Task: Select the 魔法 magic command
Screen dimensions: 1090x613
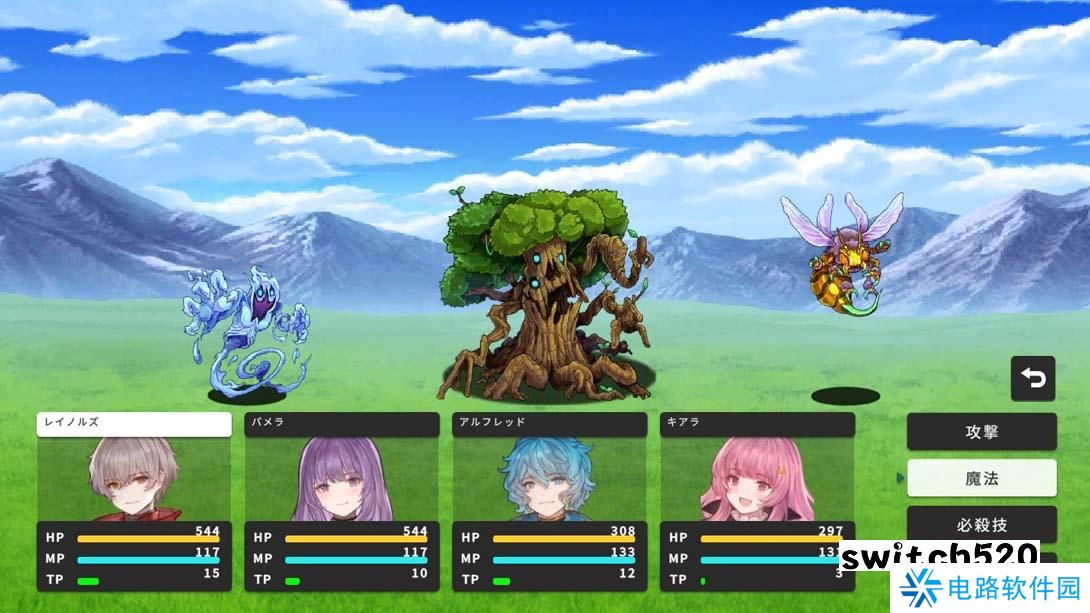Action: [981, 478]
